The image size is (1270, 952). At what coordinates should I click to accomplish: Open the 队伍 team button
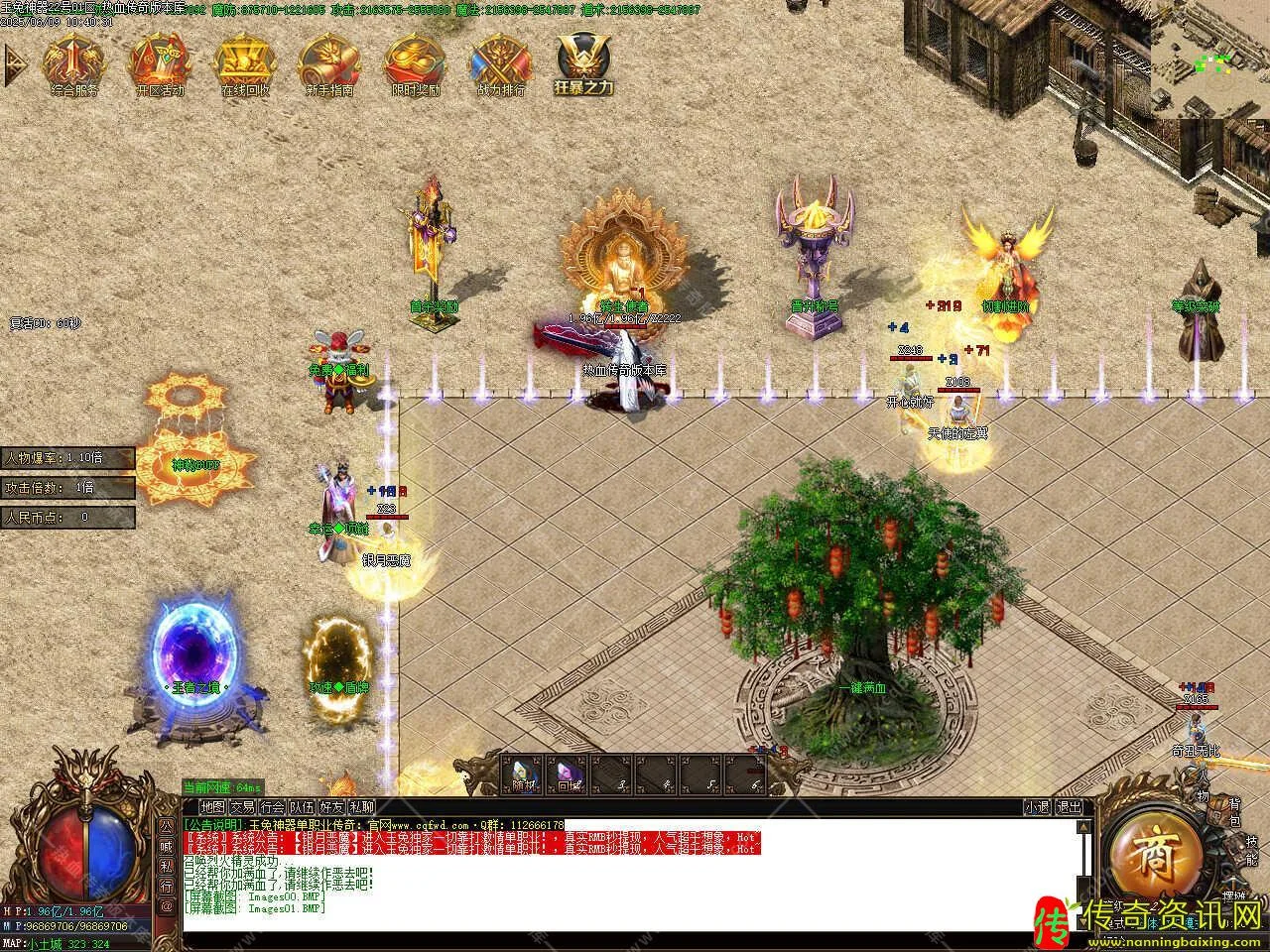click(x=302, y=807)
